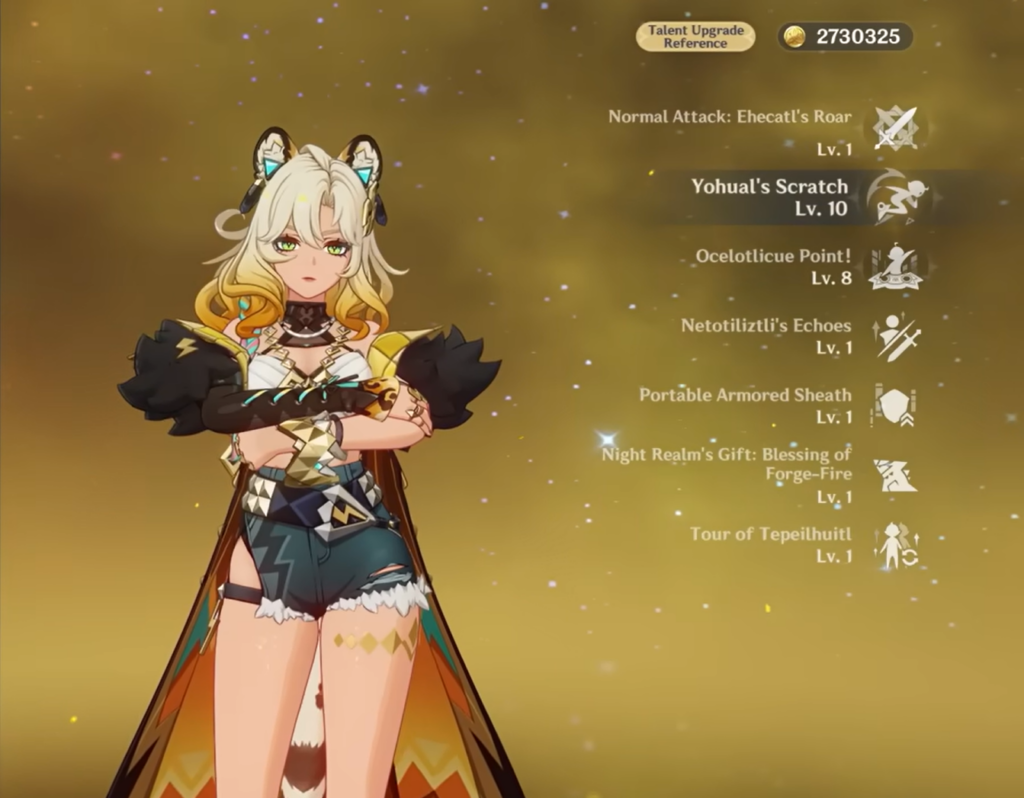Choose the Yohual's Scratch skill talent
This screenshot has width=1024, height=798.
(895, 197)
